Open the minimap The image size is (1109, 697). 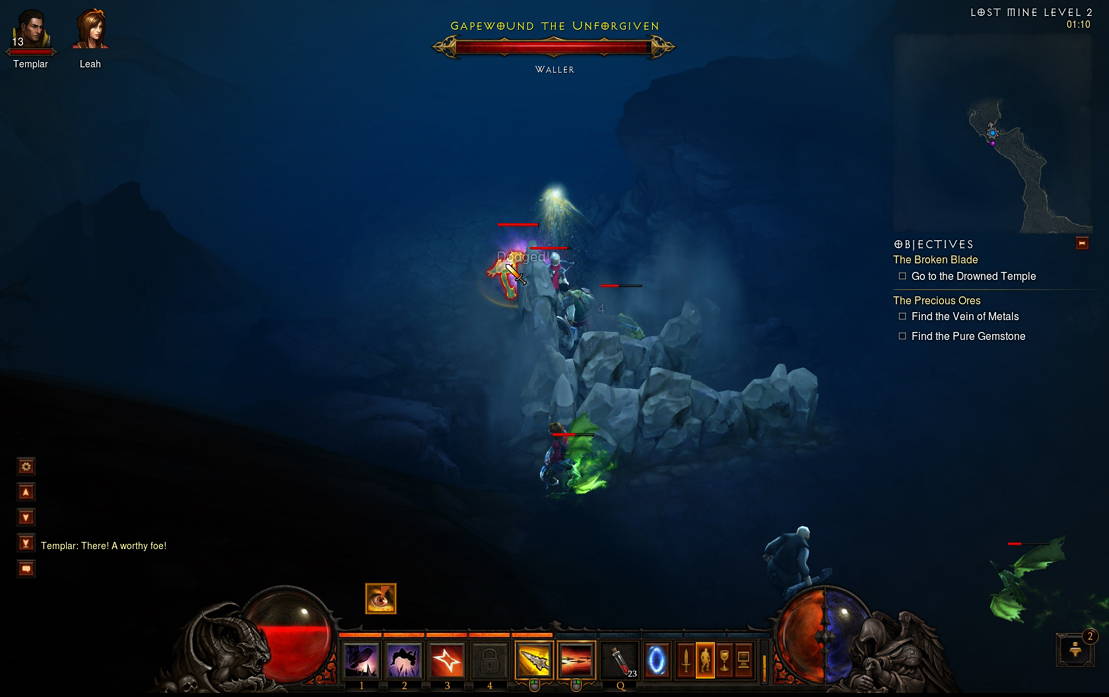click(x=991, y=134)
